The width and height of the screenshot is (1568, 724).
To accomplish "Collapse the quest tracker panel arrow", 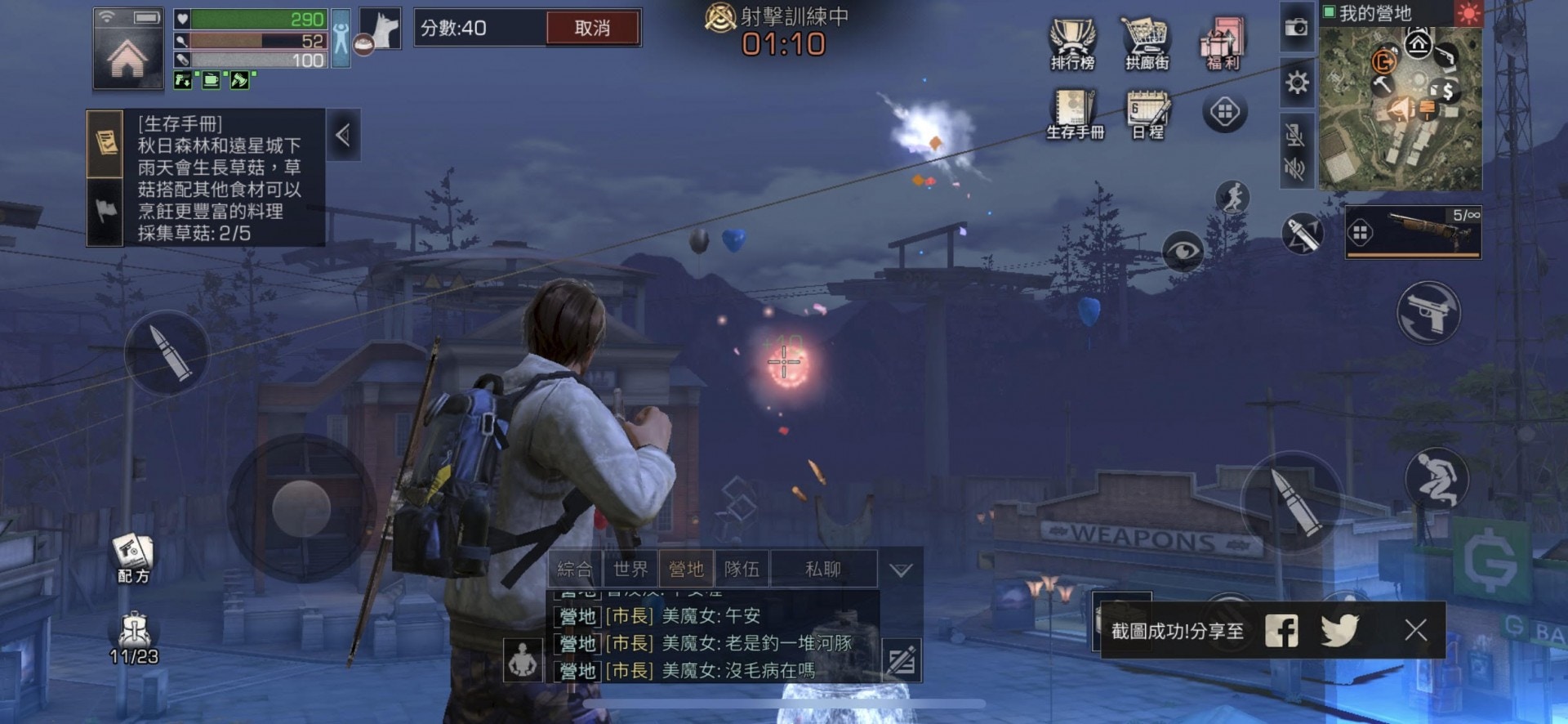I will [343, 135].
